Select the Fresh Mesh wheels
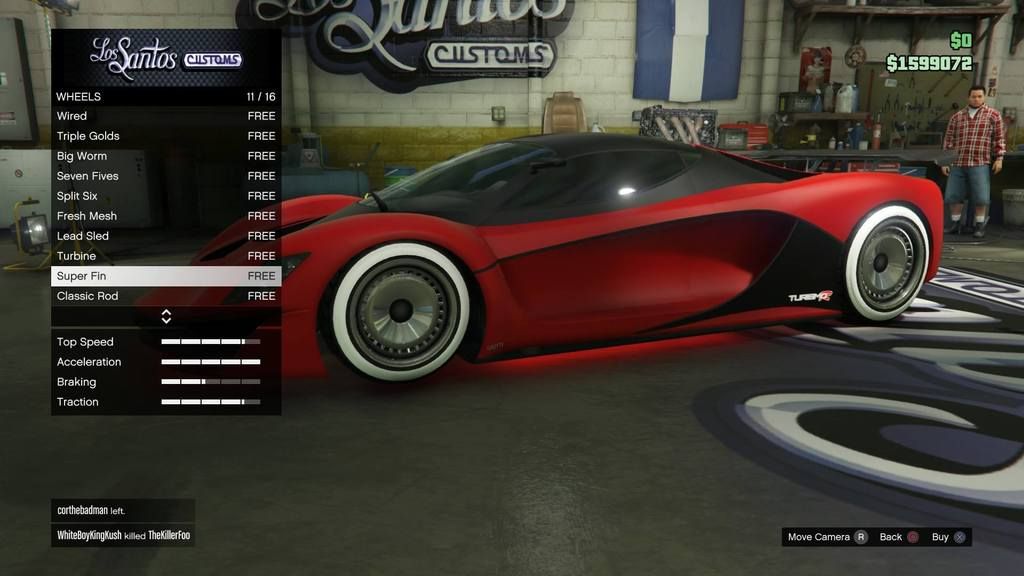 165,216
